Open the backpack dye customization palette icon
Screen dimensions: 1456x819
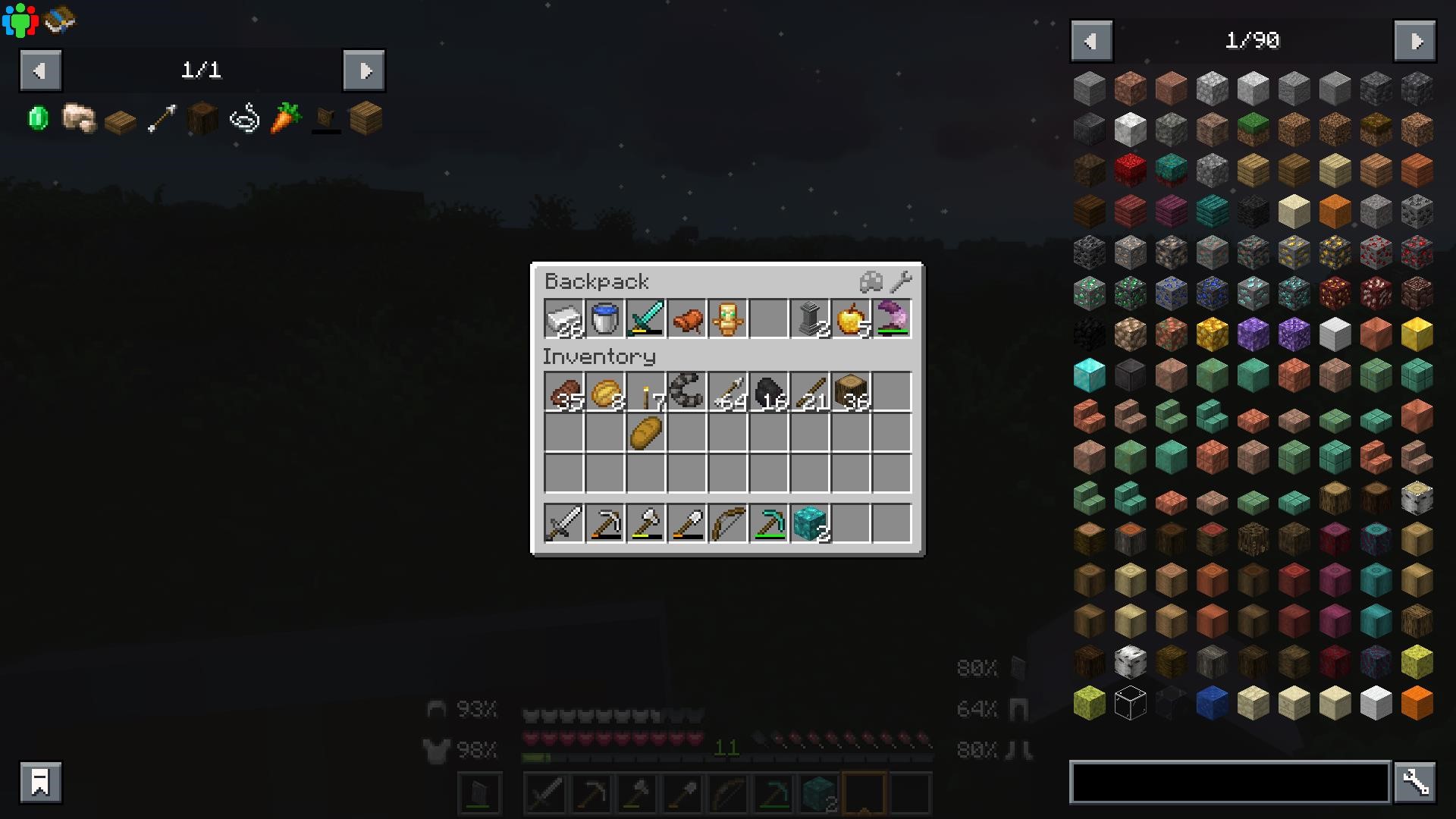(870, 281)
